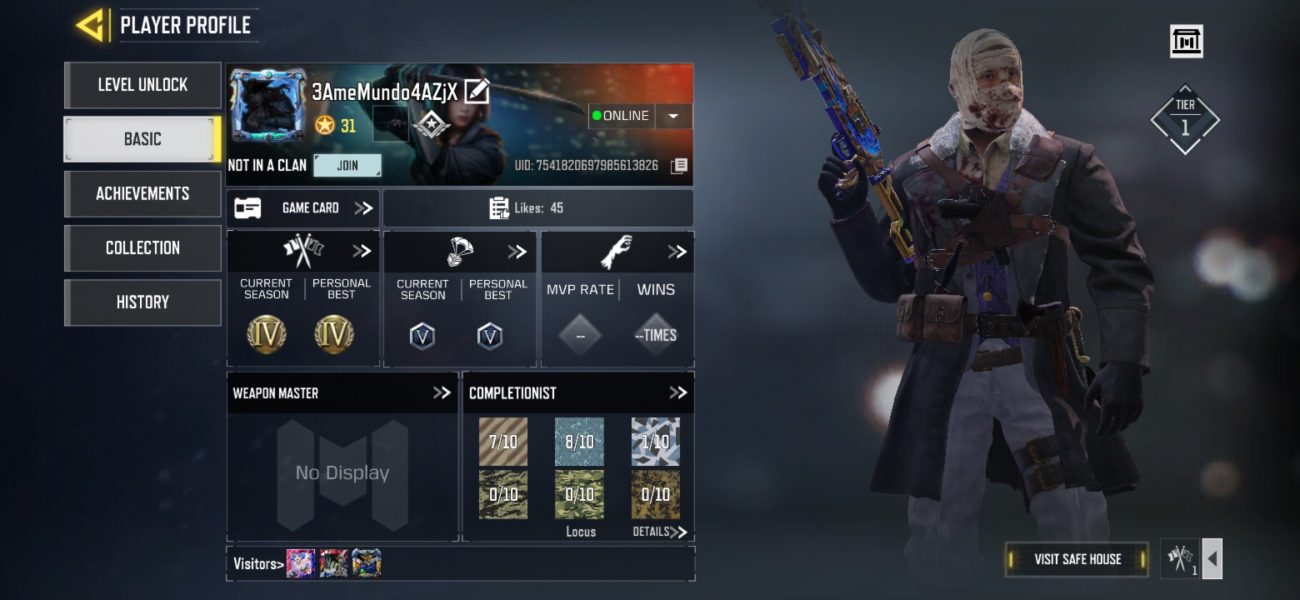Screen dimensions: 1300x600
Task: Select the 8/10 blue camo tile
Action: coord(579,442)
